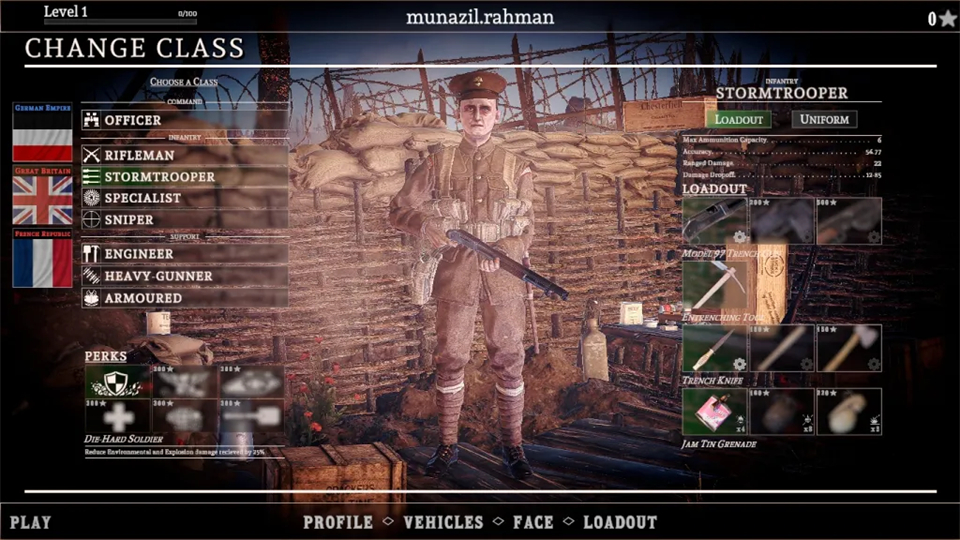The image size is (960, 540).
Task: Pick the Specialist class
Action: pyautogui.click(x=143, y=198)
